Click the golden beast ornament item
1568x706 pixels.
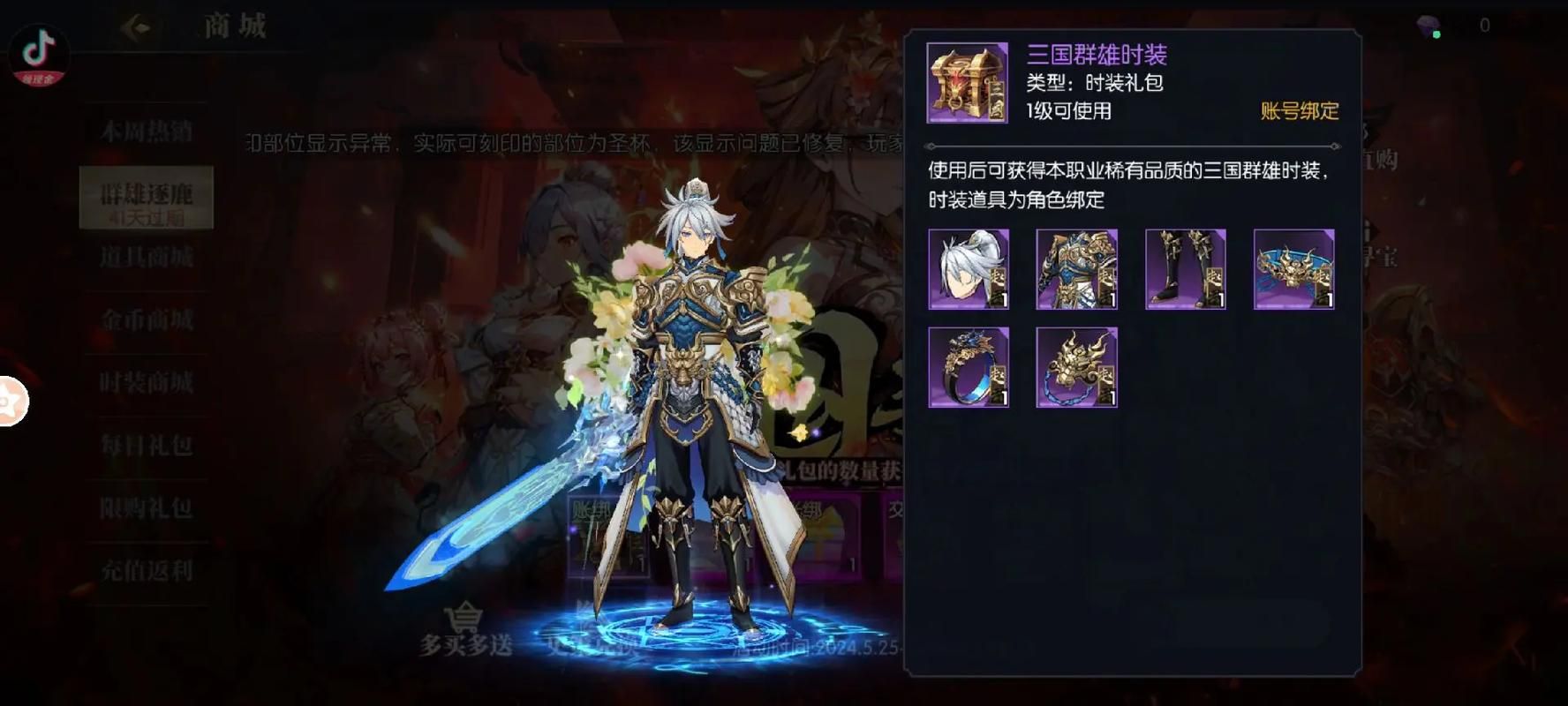(x=1077, y=368)
